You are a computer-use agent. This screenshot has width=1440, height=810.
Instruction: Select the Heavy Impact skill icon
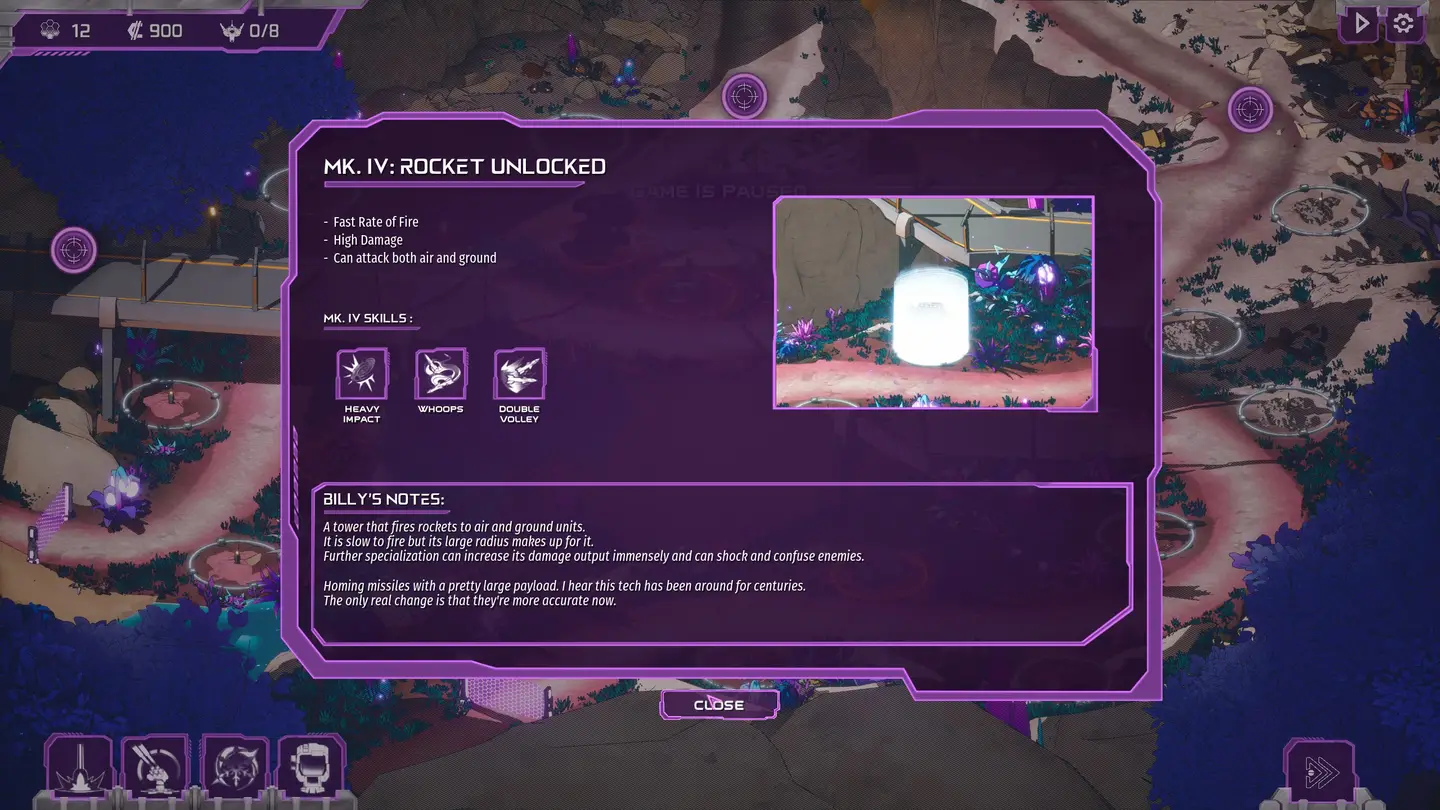361,374
